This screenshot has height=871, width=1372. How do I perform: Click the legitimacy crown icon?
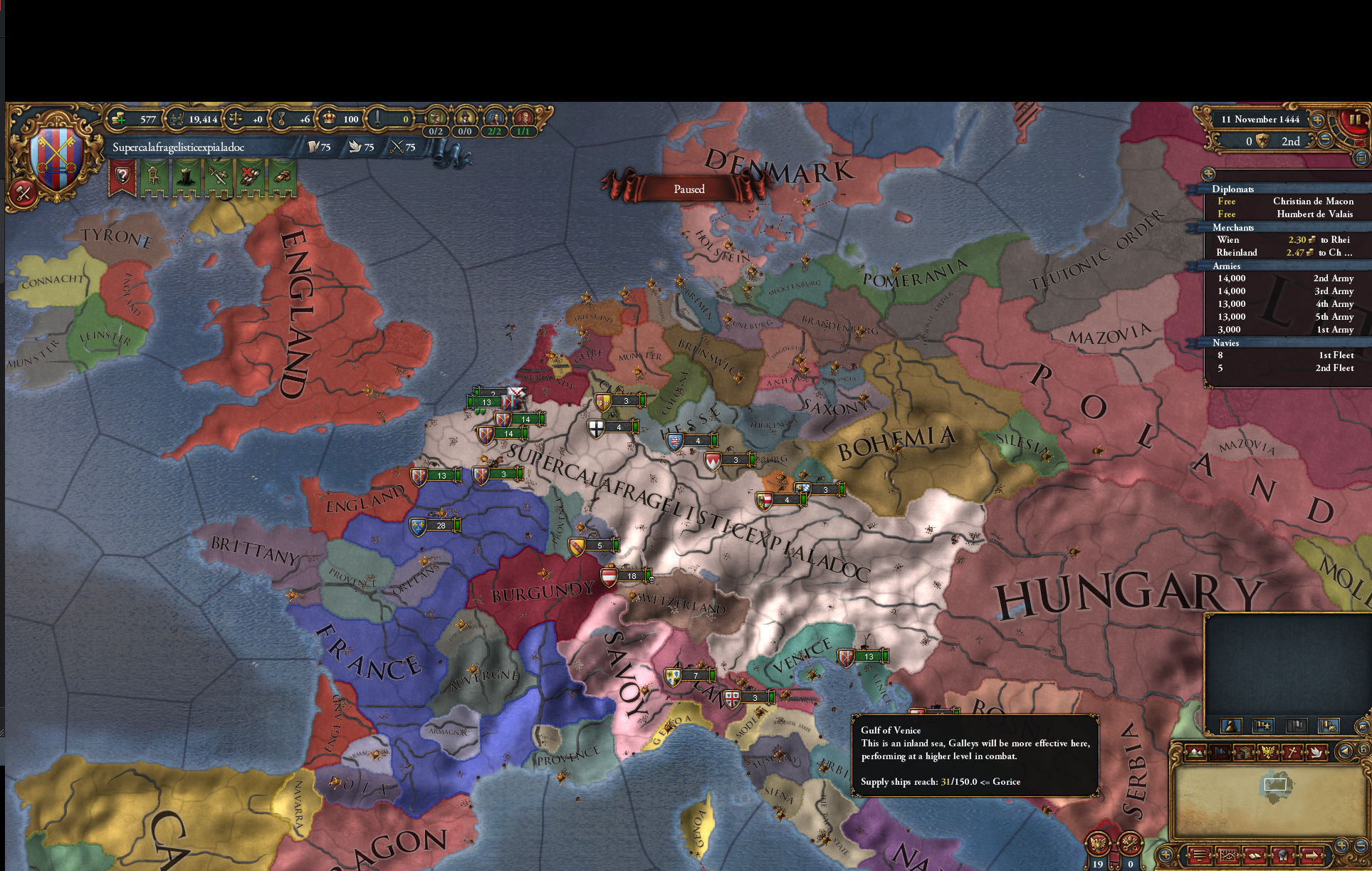coord(329,119)
